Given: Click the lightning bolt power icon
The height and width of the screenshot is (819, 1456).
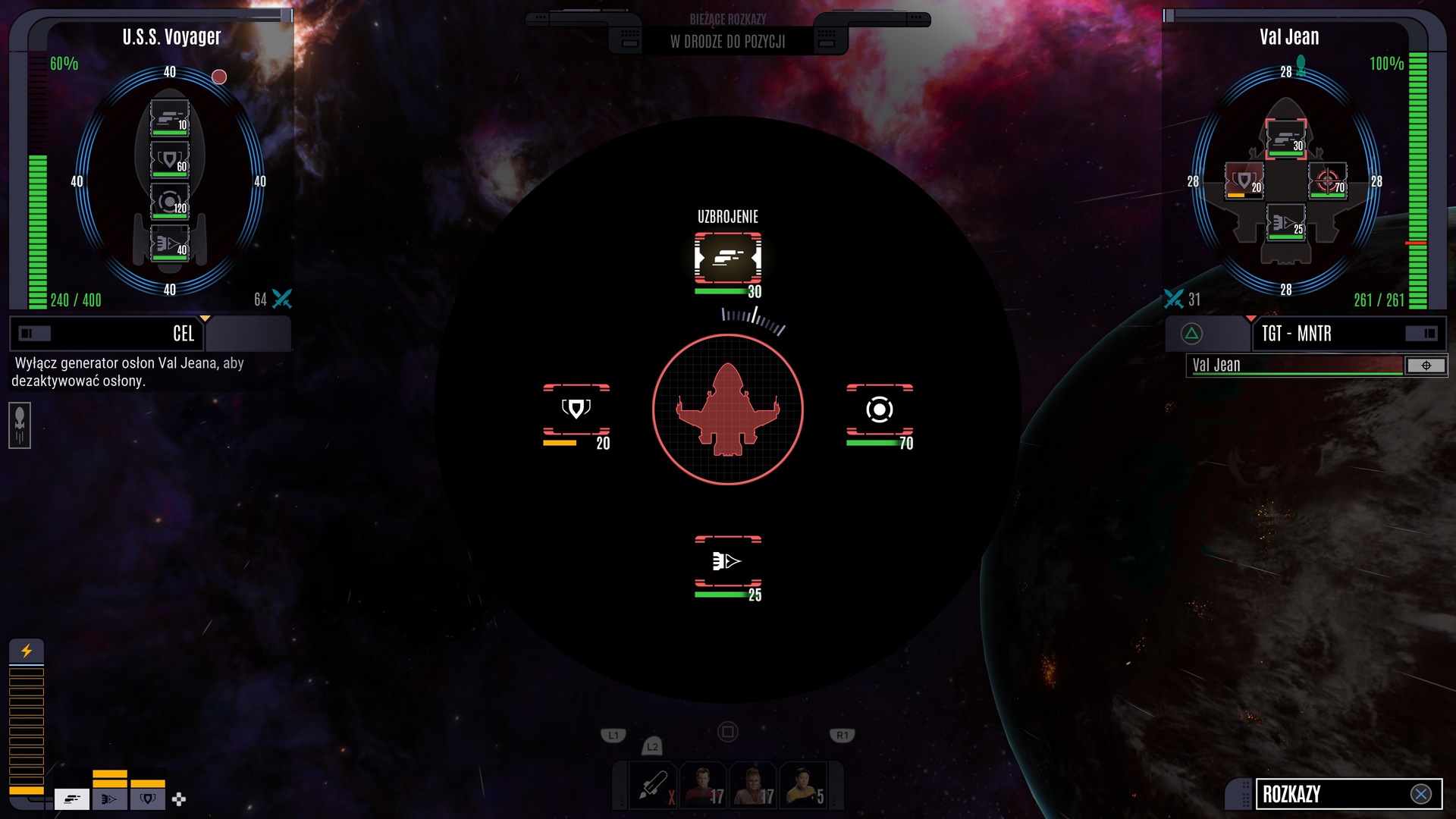Looking at the screenshot, I should pyautogui.click(x=27, y=651).
